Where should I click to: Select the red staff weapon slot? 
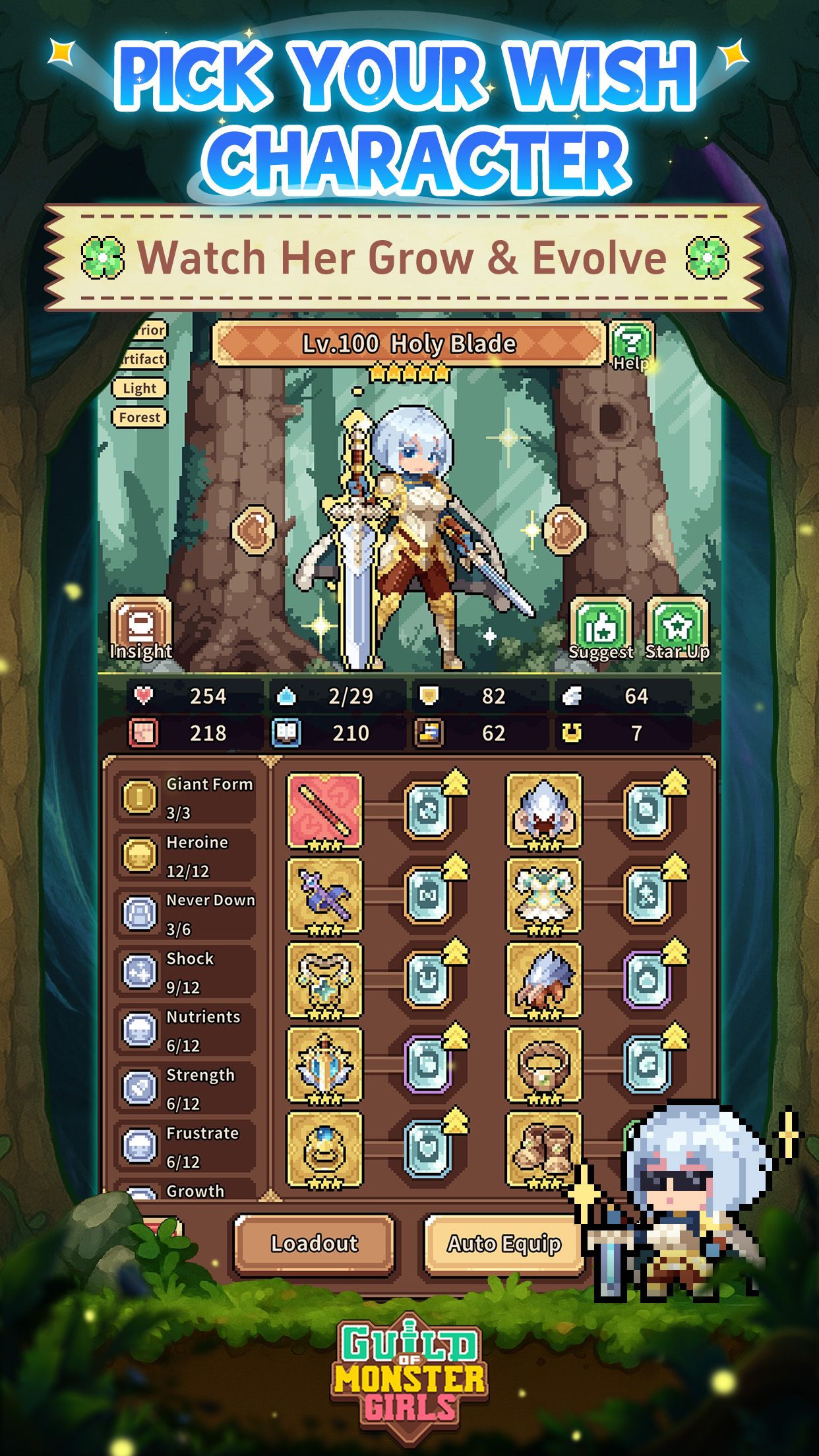click(324, 810)
